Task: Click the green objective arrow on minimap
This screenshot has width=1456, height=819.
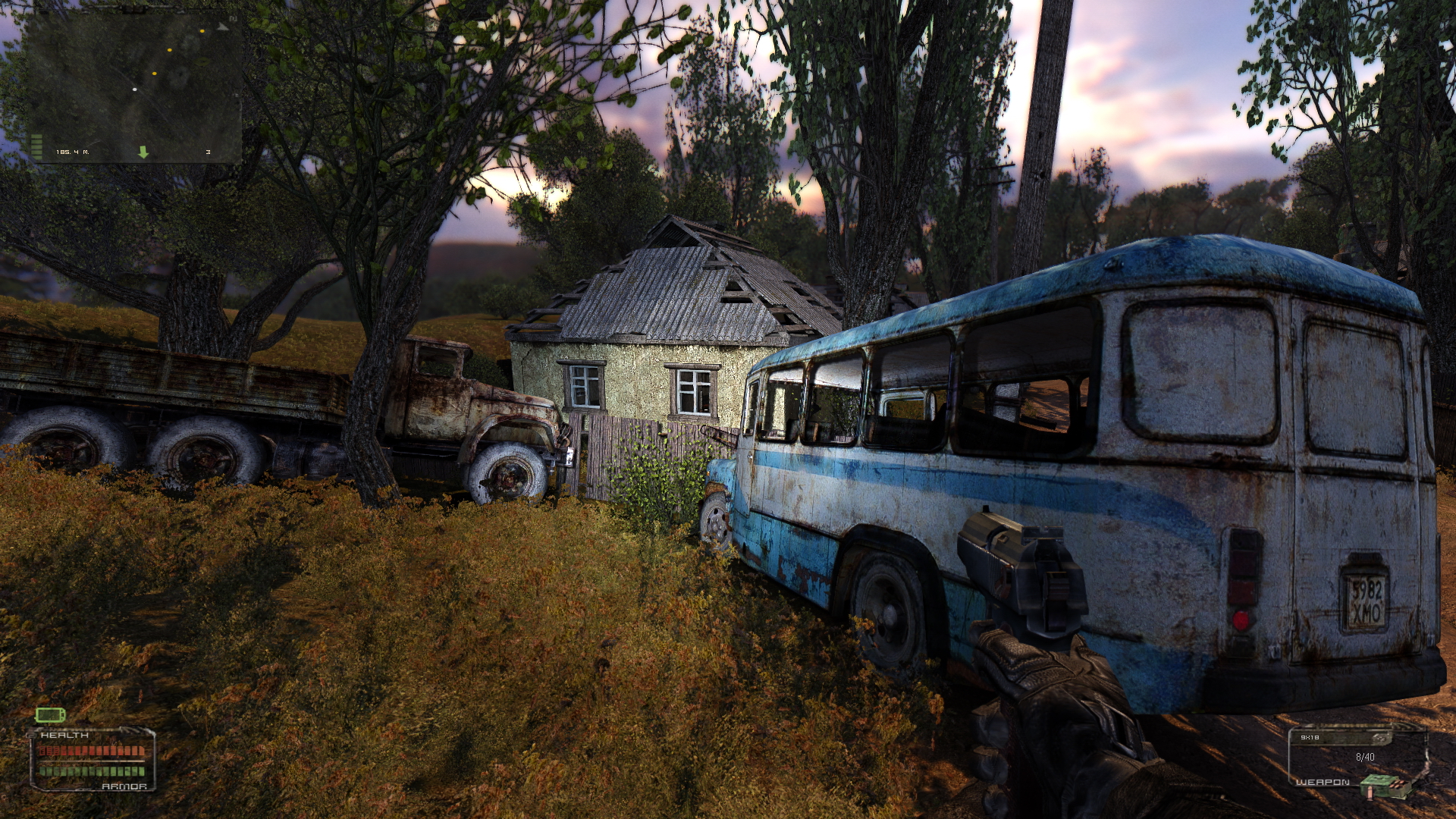Action: [143, 152]
